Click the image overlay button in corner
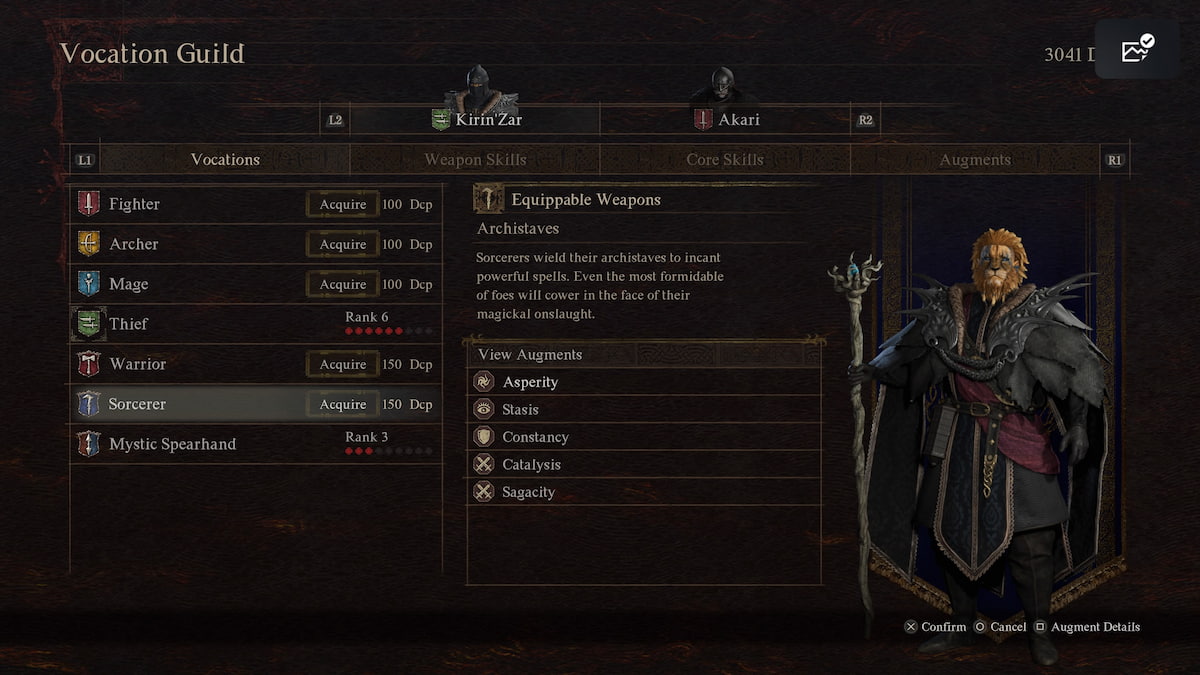1200x675 pixels. click(x=1138, y=50)
